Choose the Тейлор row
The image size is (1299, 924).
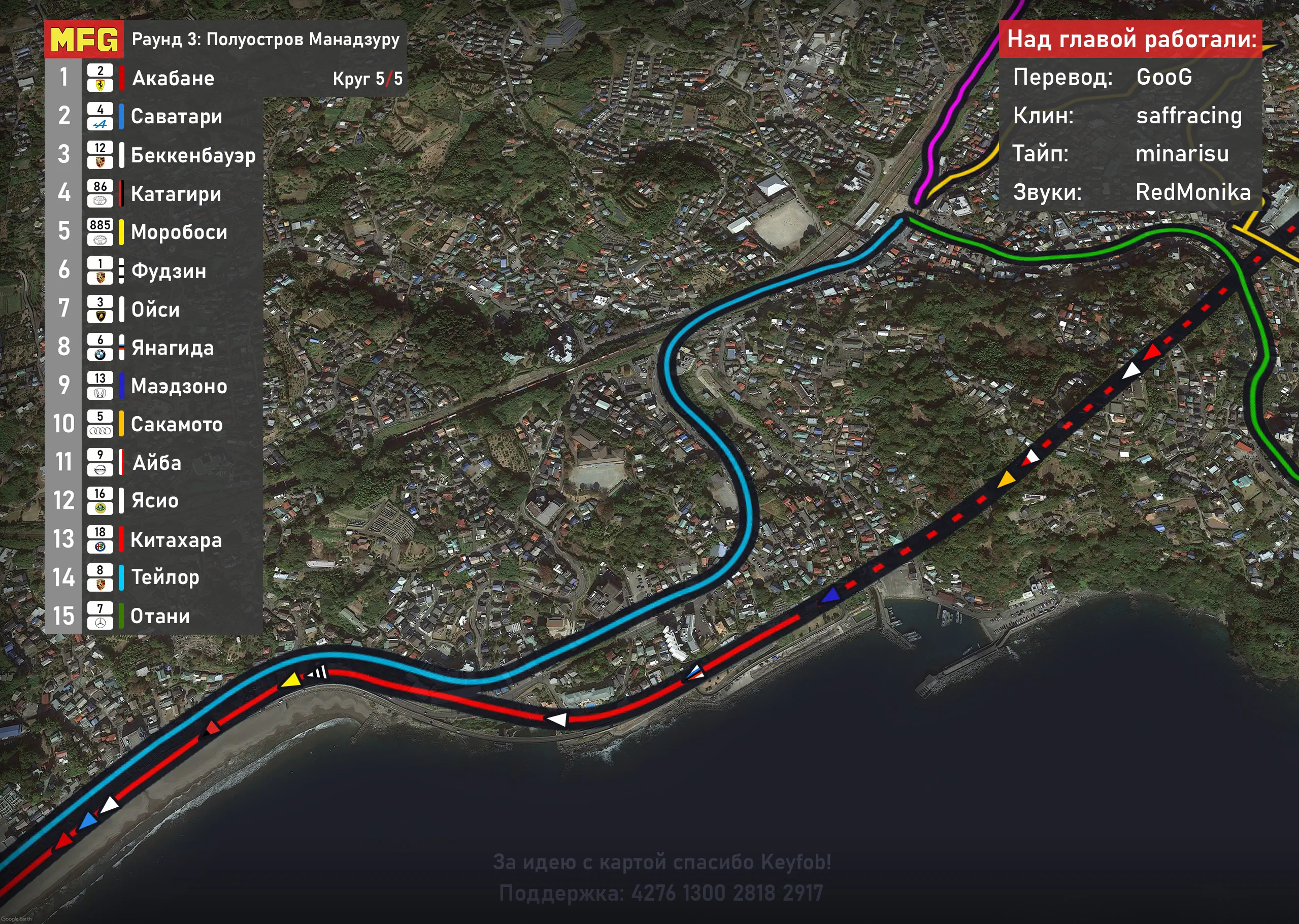tap(165, 577)
